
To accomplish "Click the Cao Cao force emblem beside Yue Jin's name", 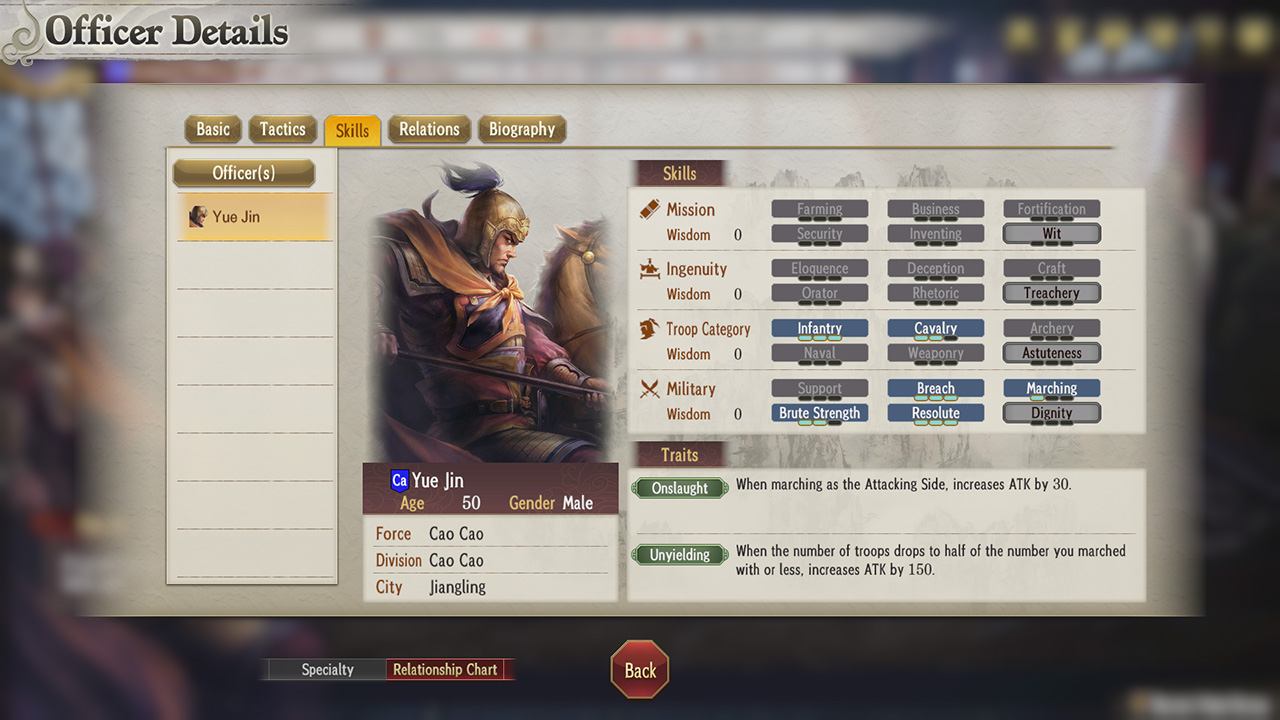I will coord(399,481).
